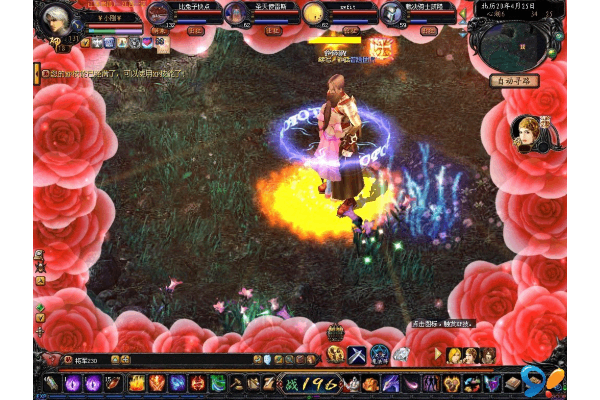
Task: Open the spellbook icon on the hotbar
Action: 512,383
